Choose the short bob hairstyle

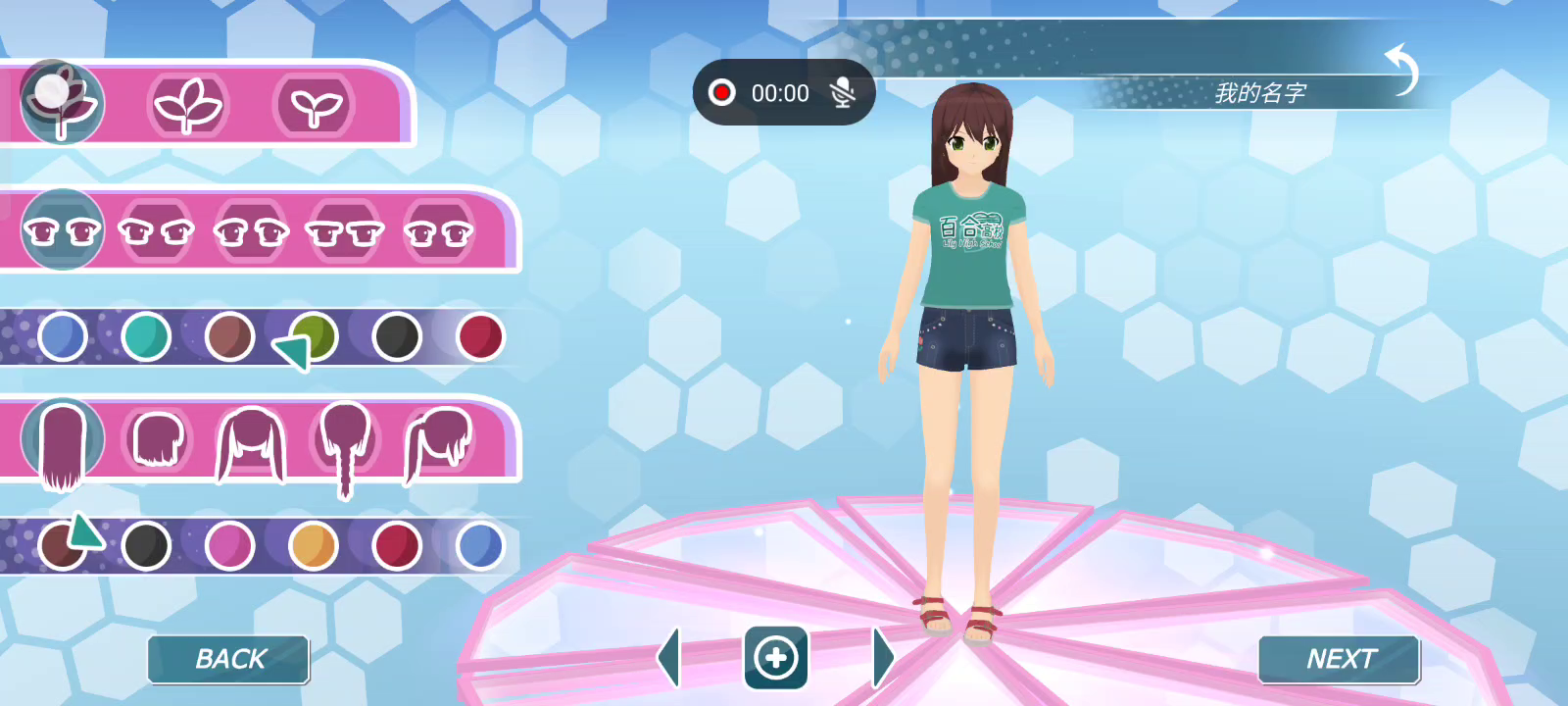[x=158, y=440]
